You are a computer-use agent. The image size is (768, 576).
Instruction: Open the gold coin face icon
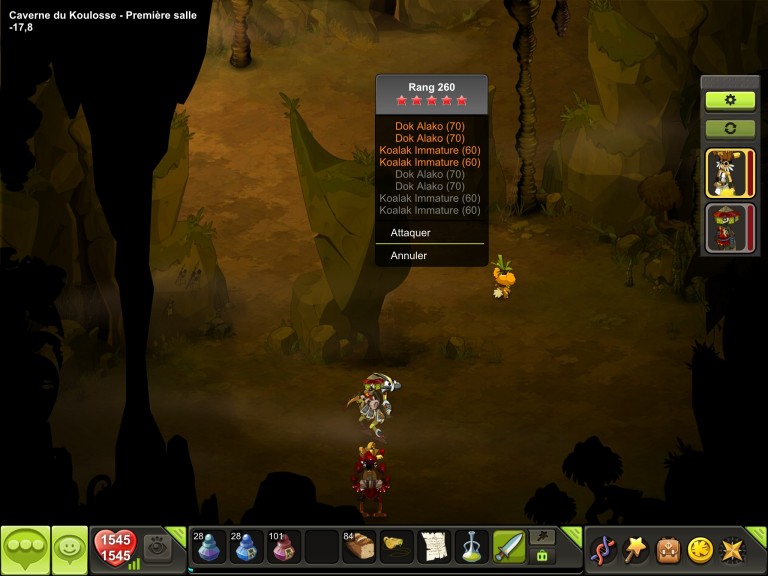700,549
